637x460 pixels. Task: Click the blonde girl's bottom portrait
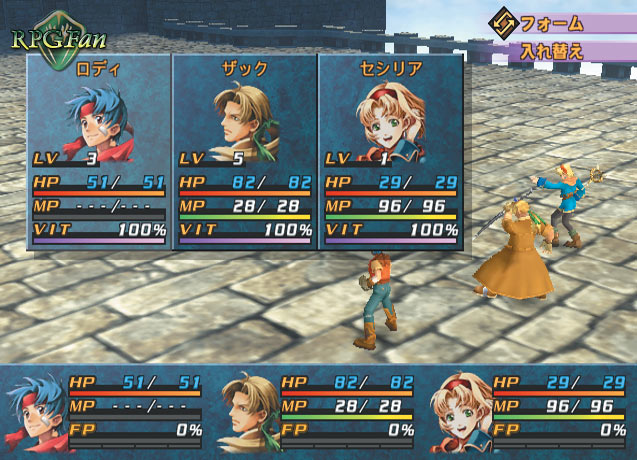point(458,412)
